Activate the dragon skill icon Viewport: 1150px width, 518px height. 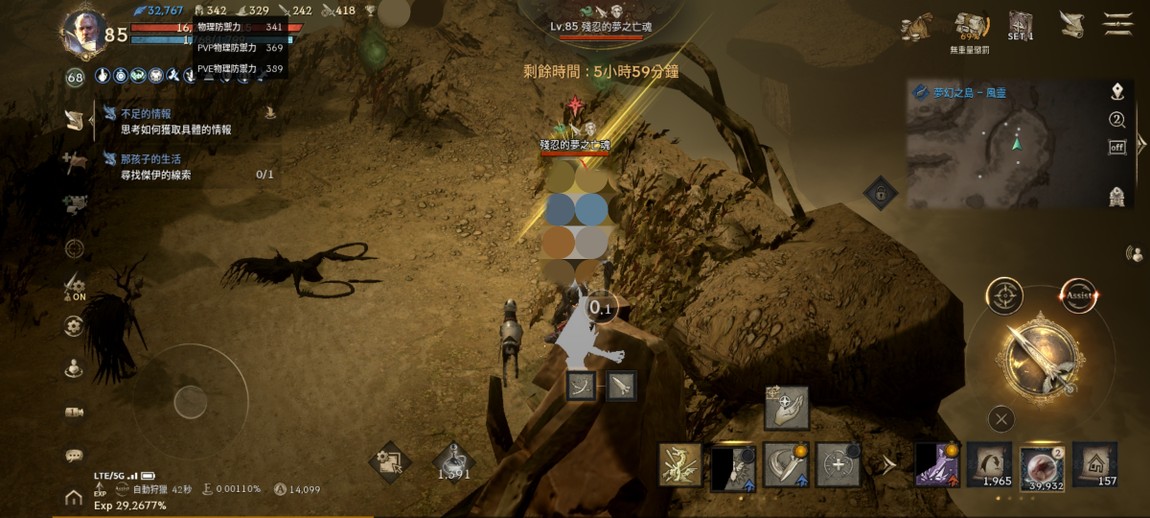click(x=680, y=465)
